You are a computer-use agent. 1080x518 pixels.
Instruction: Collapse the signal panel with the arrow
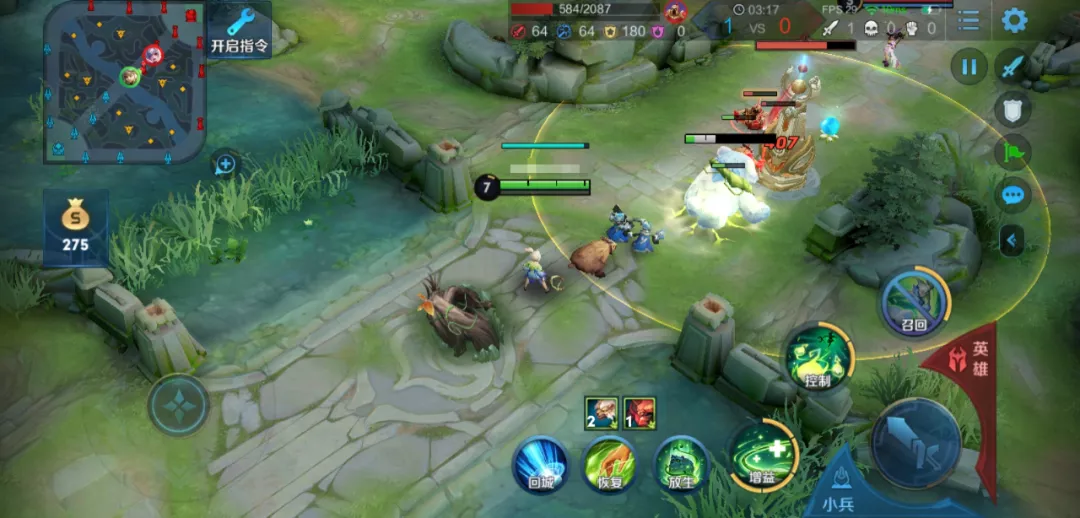[1012, 240]
